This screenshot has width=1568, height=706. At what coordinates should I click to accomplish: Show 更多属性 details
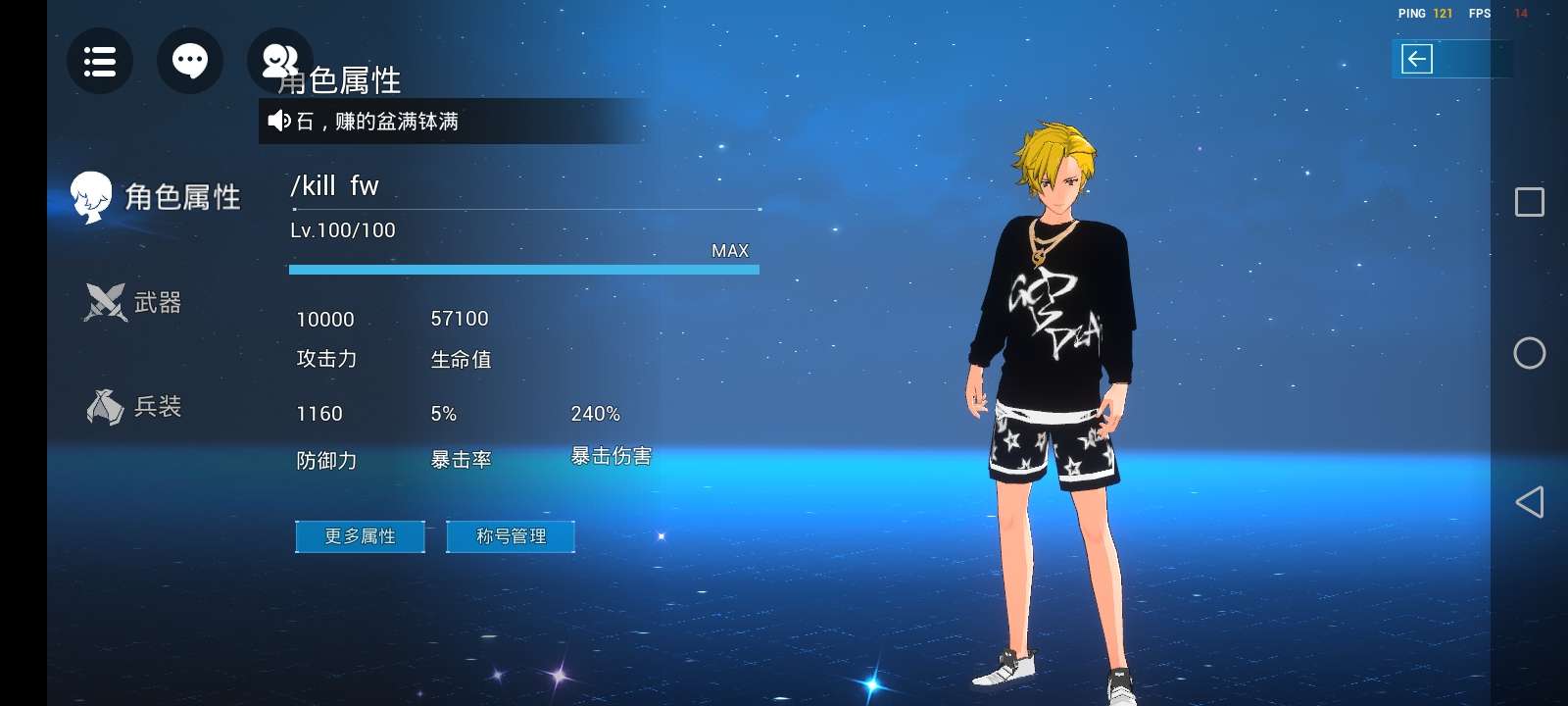[x=360, y=536]
